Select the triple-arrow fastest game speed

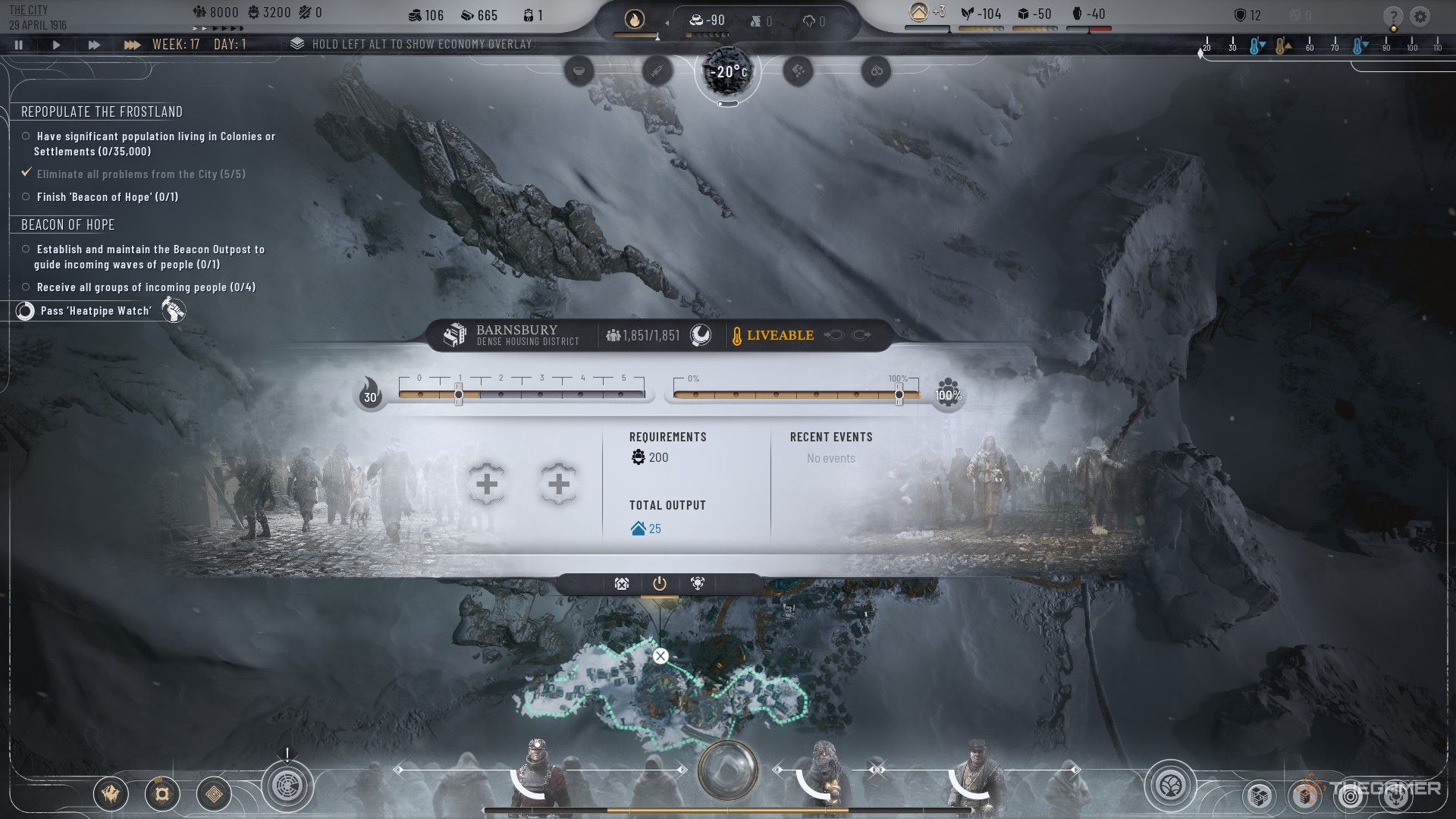coord(132,45)
